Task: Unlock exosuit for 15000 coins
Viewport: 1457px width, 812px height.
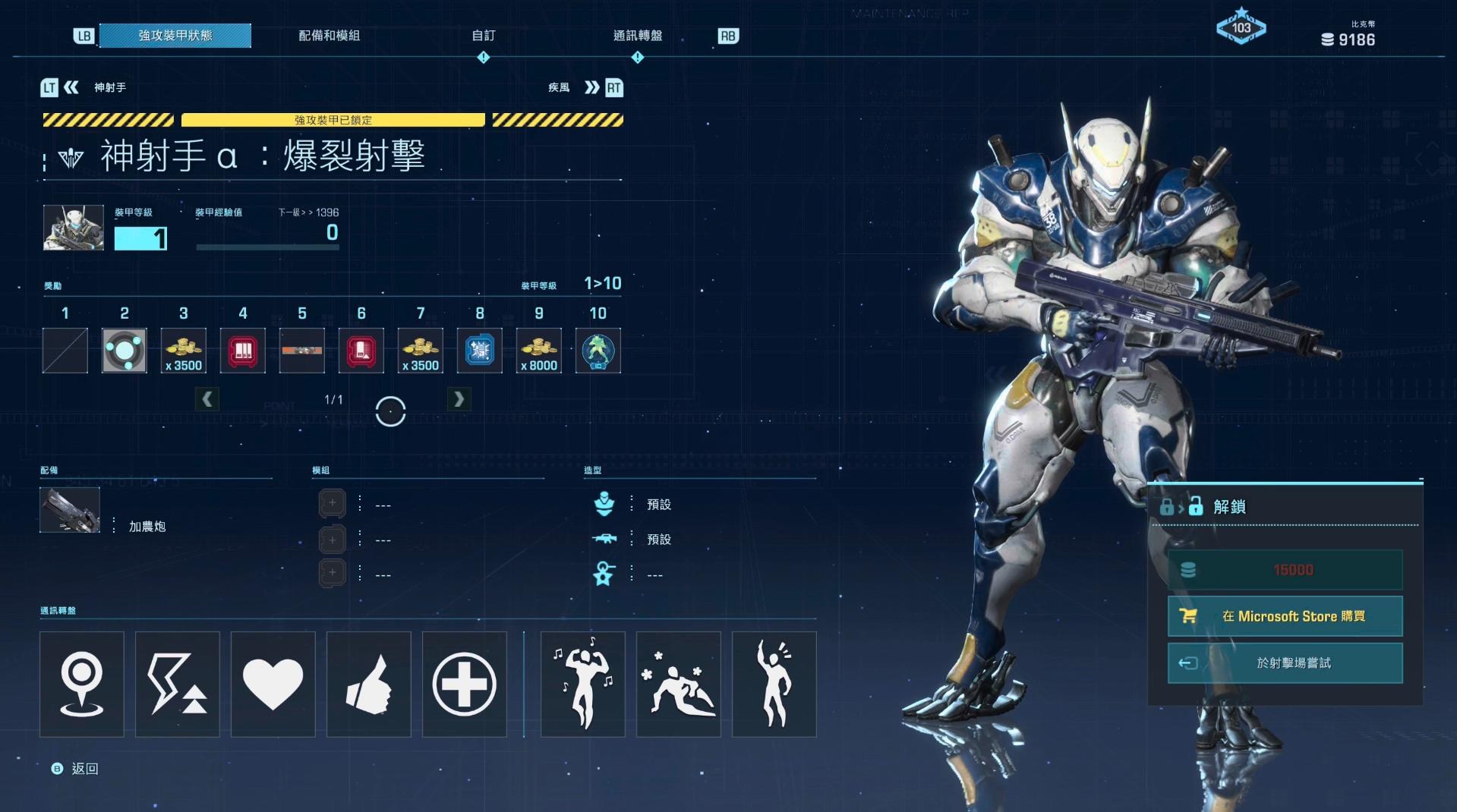Action: coord(1285,570)
